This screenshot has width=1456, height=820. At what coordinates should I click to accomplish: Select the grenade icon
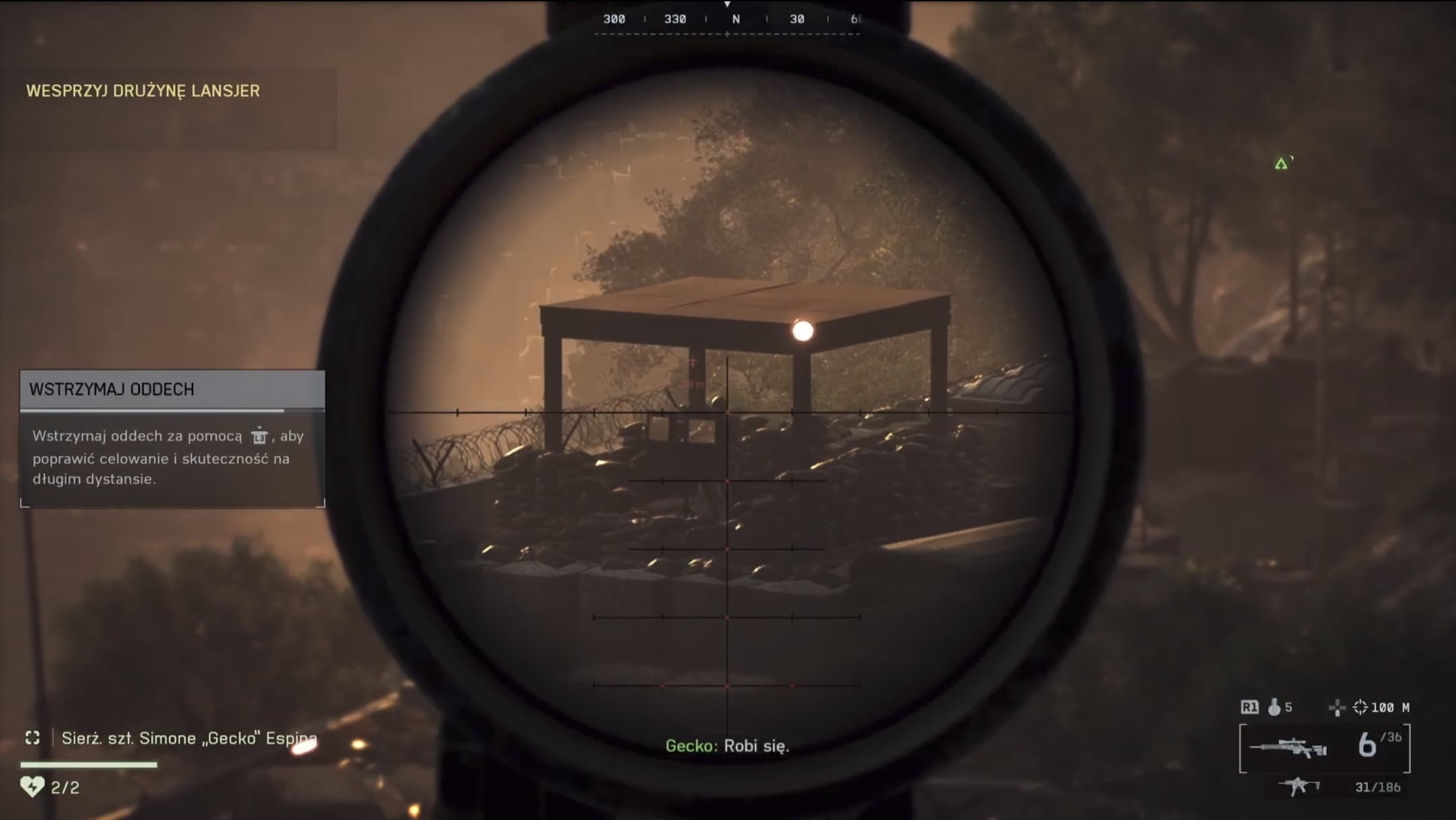[1274, 707]
